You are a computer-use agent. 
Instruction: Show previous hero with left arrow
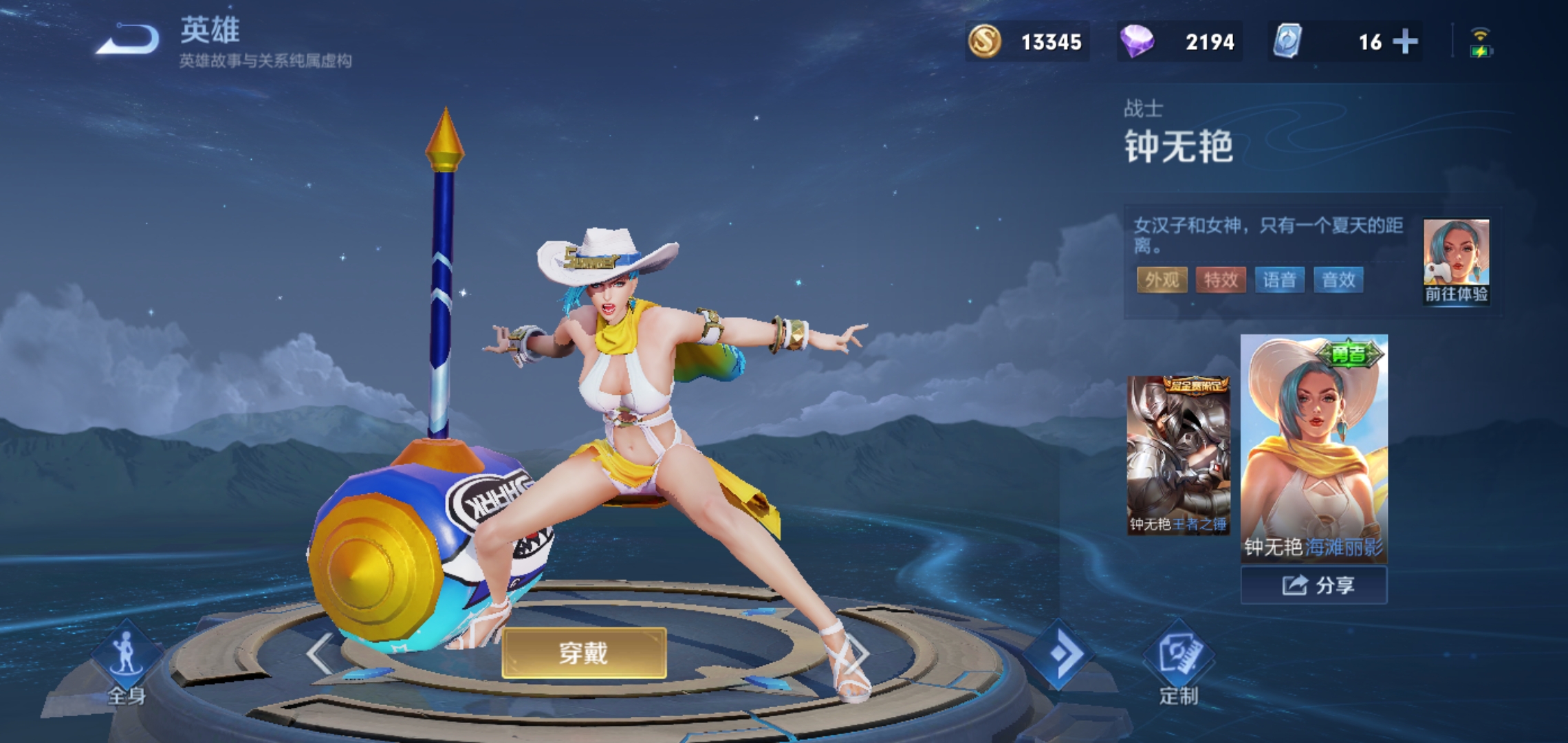pos(320,654)
